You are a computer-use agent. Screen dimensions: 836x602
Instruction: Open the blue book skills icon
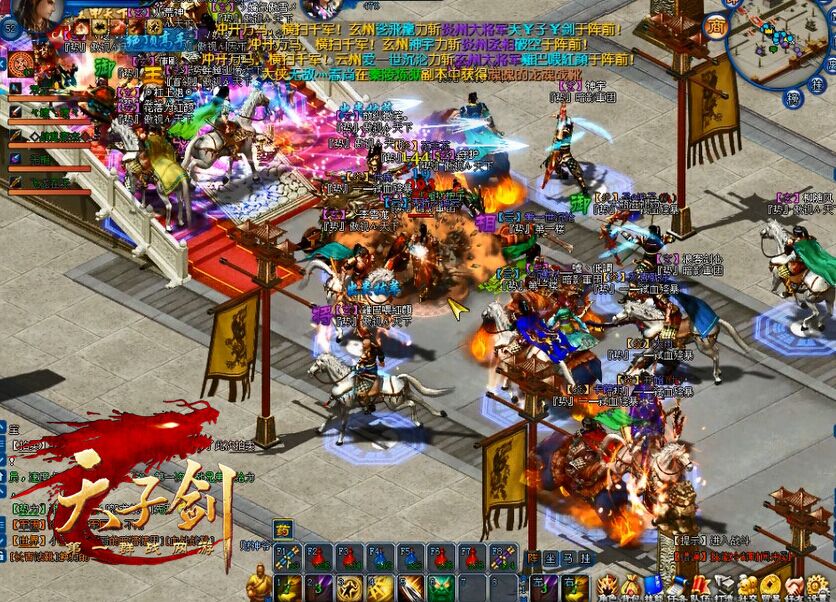(x=652, y=586)
